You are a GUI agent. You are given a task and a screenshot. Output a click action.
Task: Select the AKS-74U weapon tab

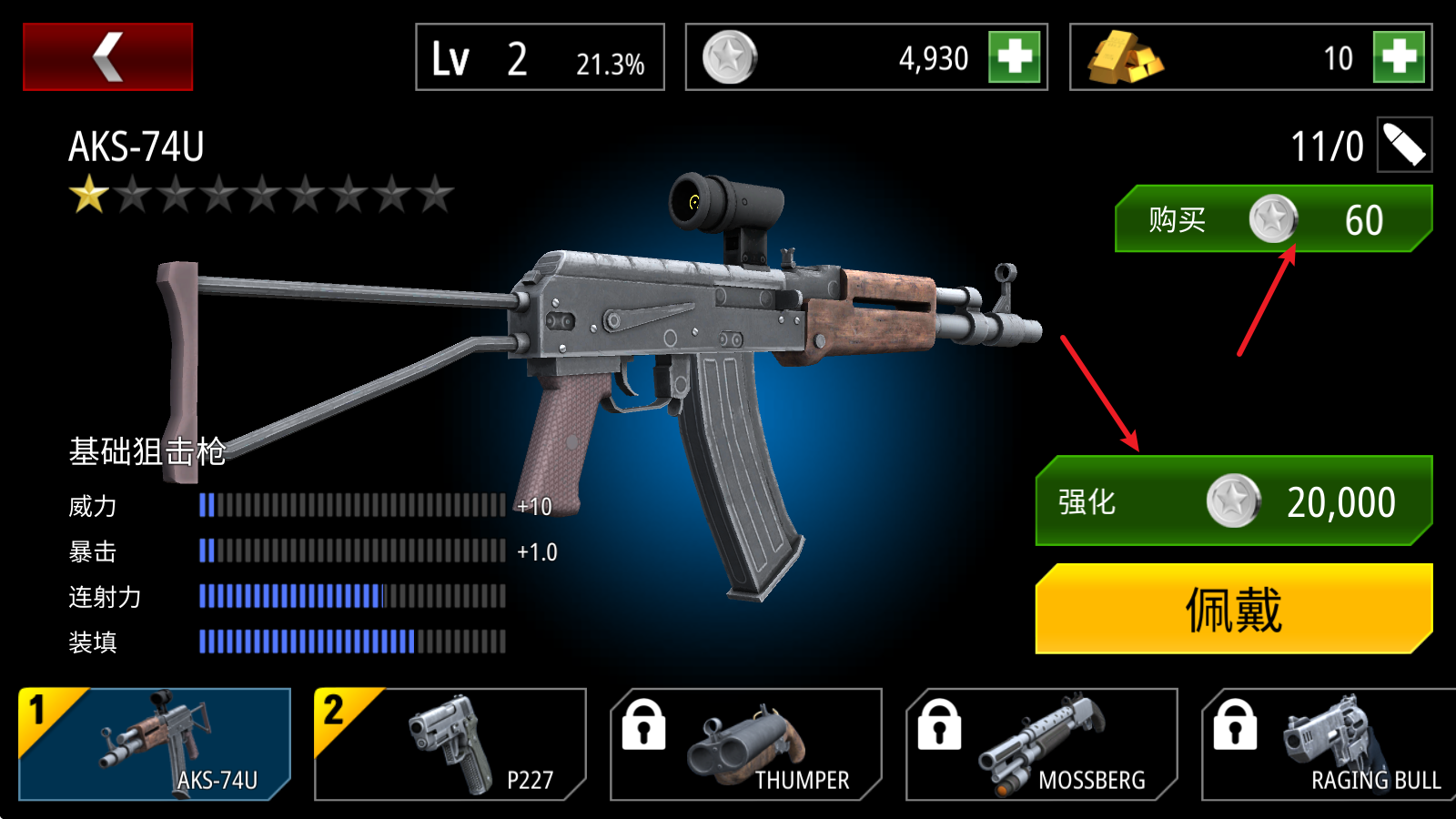coord(155,744)
